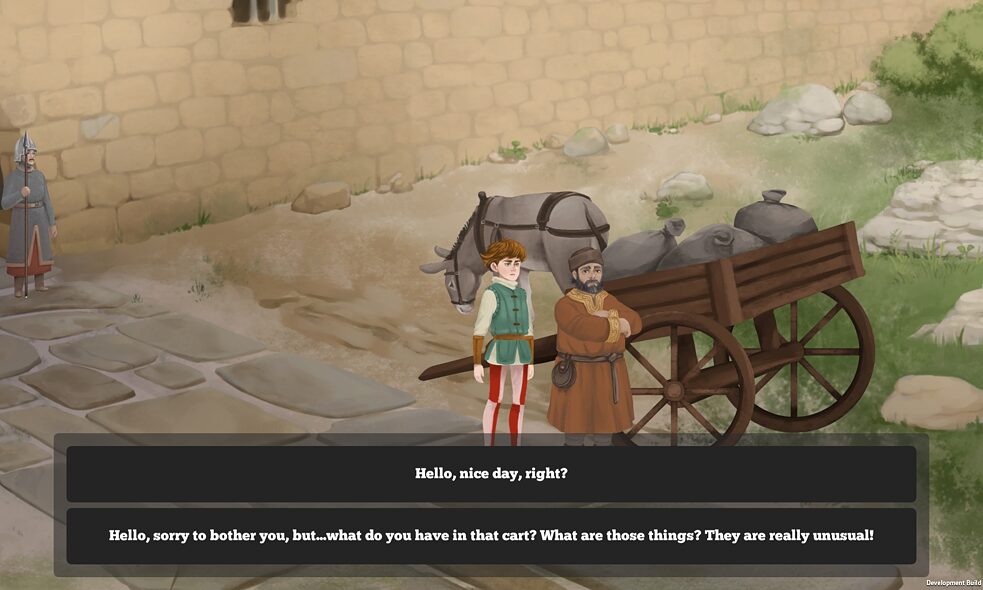Choose the "Hello, nice day, right?" reply
The image size is (983, 590).
[x=491, y=474]
